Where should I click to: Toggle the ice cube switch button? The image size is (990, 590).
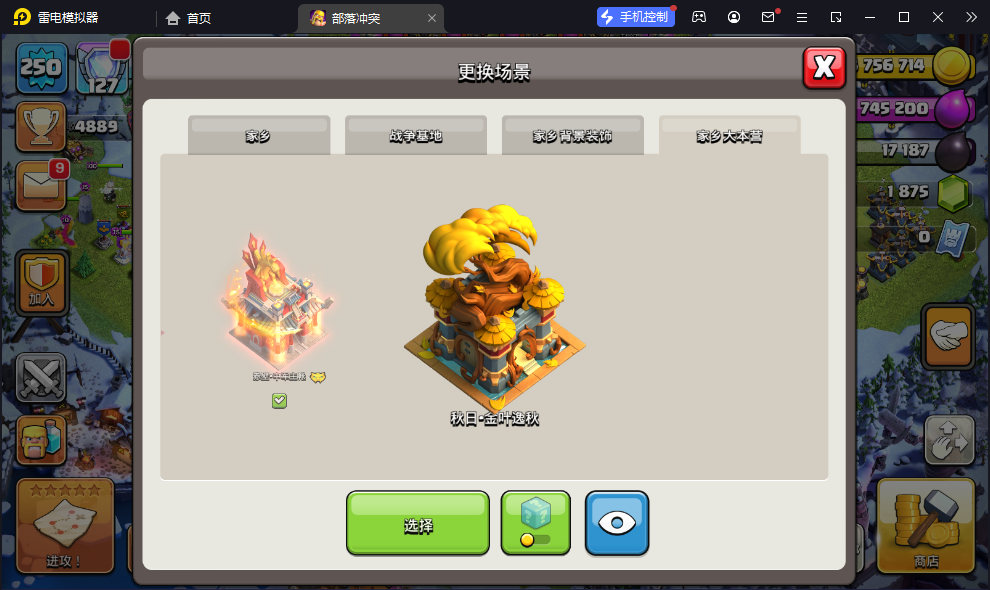click(535, 523)
